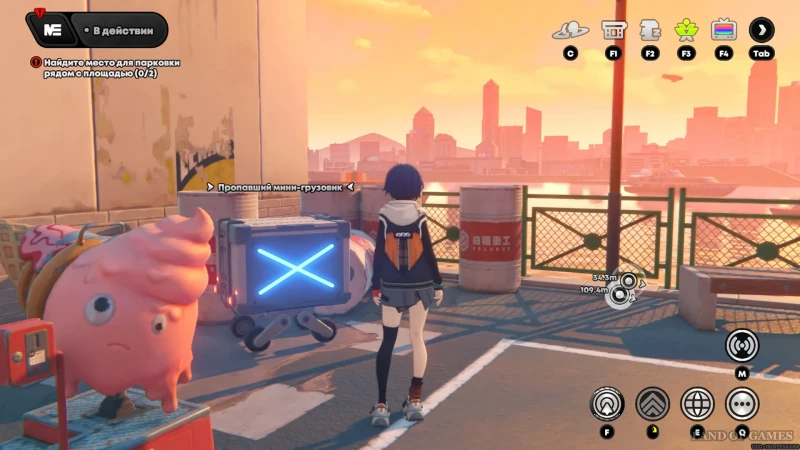Open the three-dots more options button
This screenshot has height=450, width=800.
742,404
